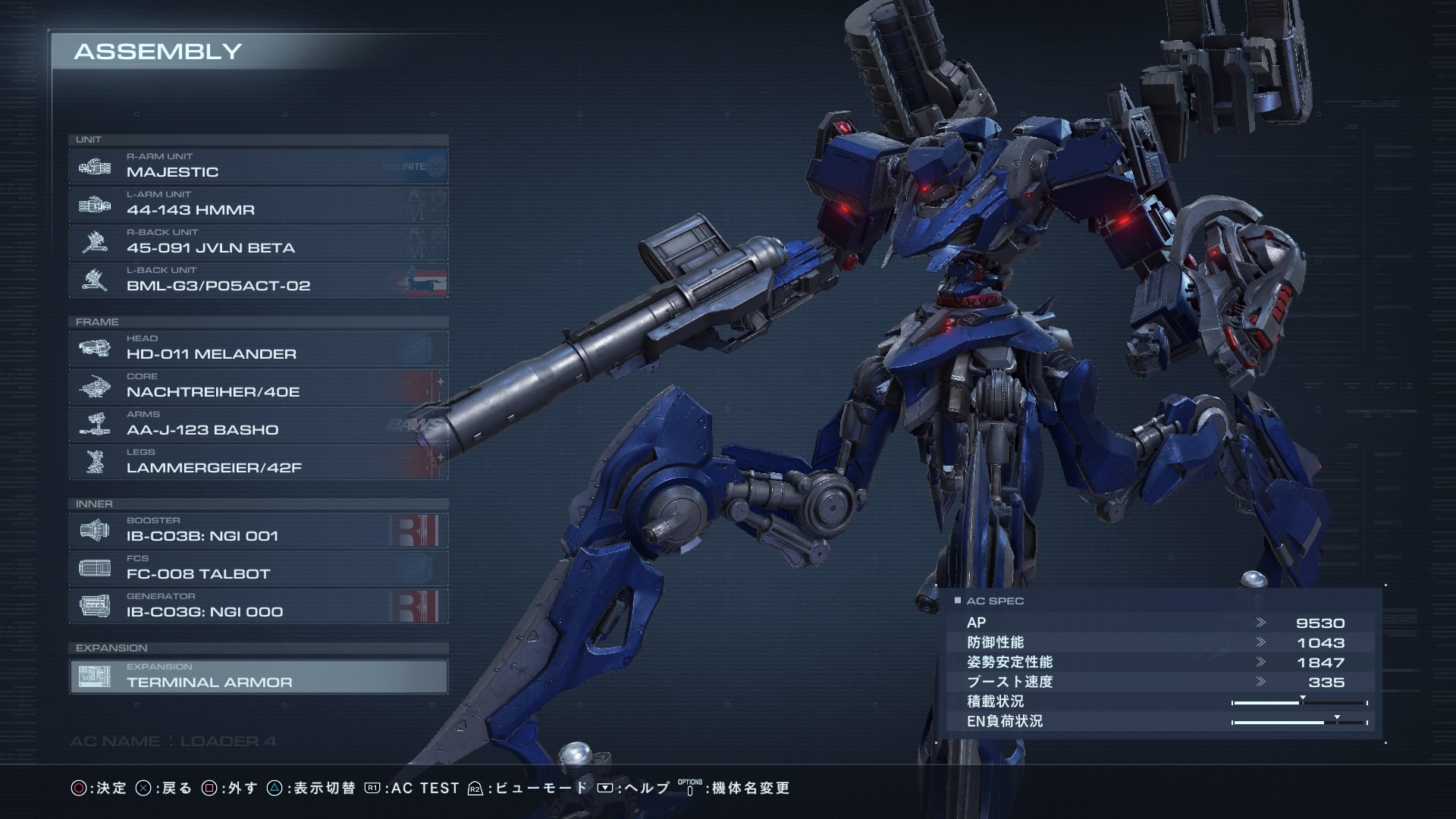Select the R-Arm Unit MAJESTIC slot

[x=258, y=166]
